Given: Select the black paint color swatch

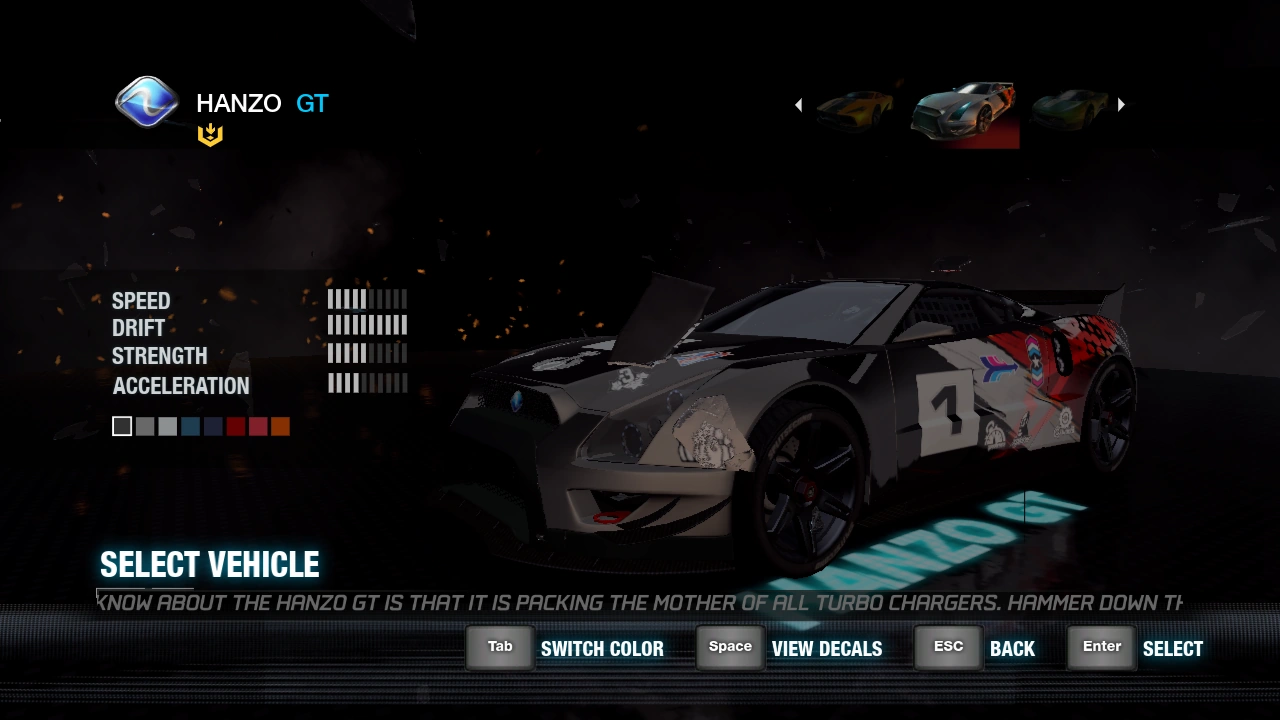Looking at the screenshot, I should pos(122,427).
